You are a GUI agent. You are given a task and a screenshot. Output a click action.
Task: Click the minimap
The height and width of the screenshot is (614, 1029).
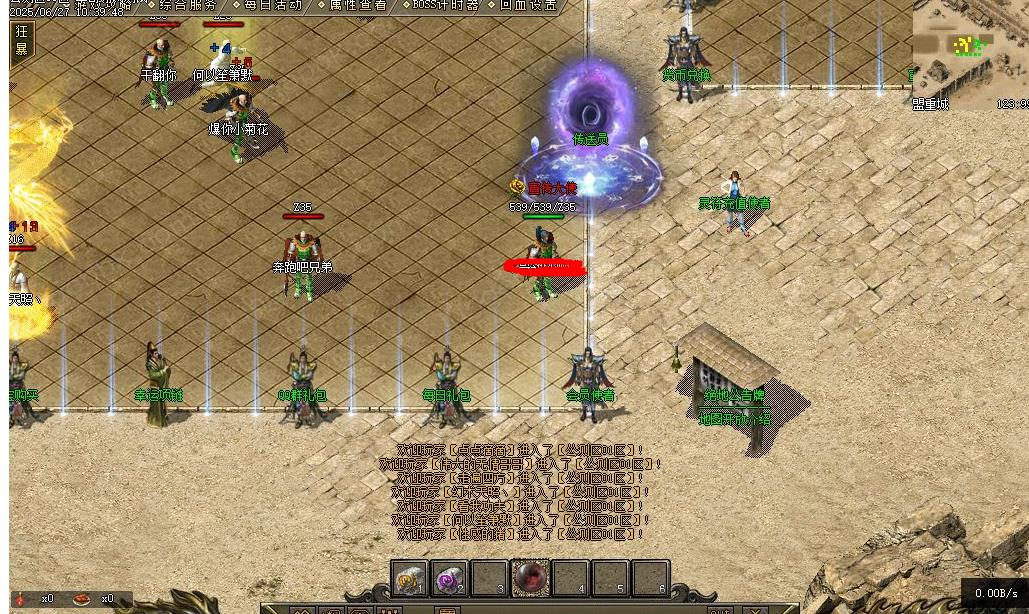[968, 55]
